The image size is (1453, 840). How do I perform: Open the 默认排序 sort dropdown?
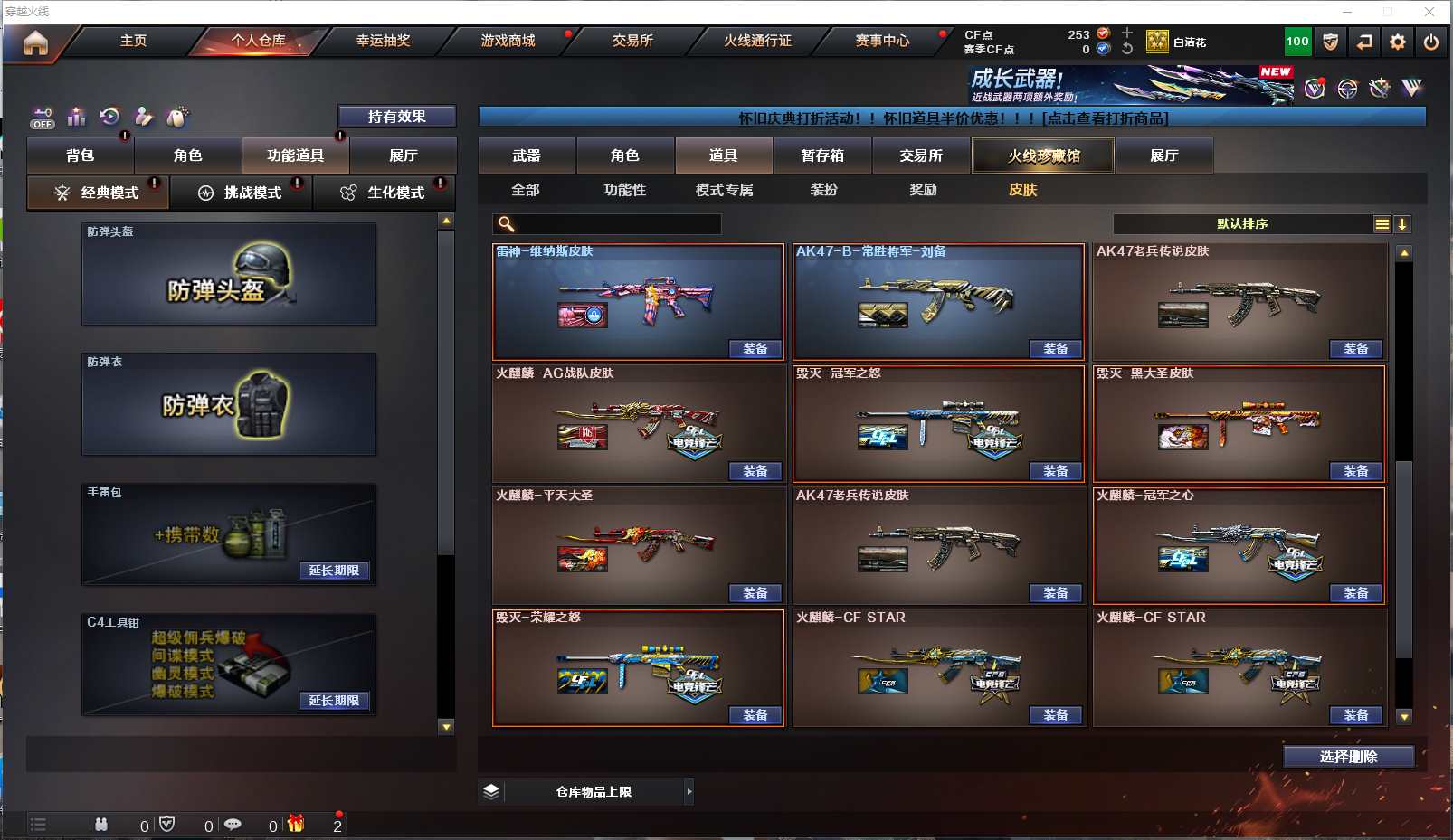pos(1242,224)
